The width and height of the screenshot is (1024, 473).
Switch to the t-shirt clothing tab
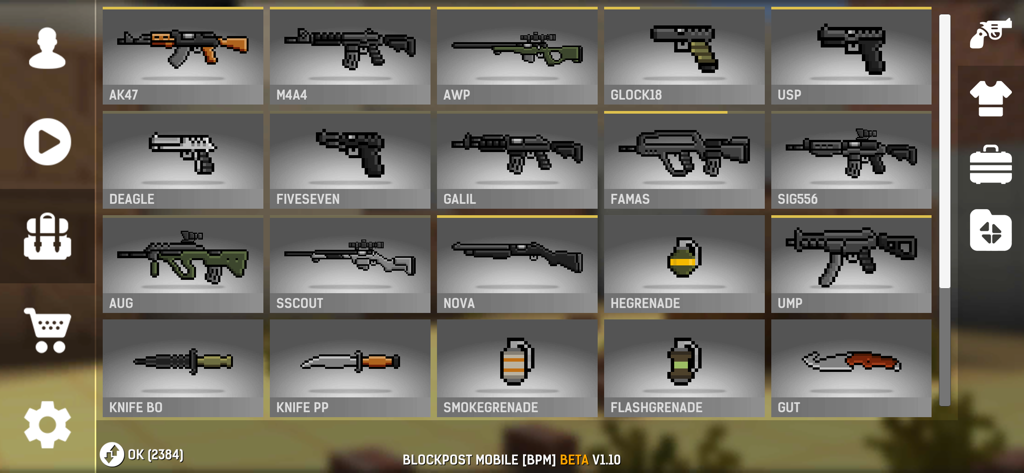tap(990, 98)
